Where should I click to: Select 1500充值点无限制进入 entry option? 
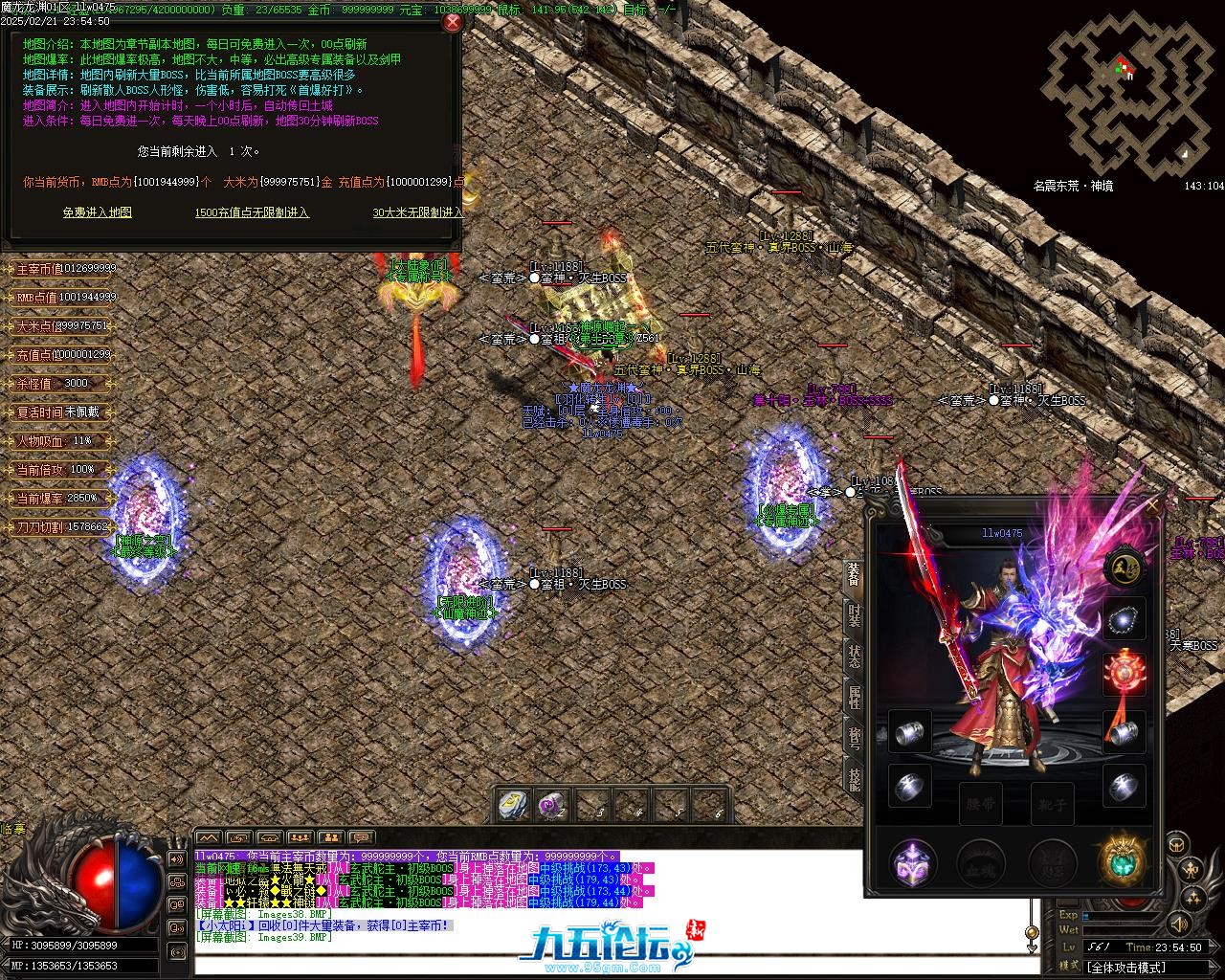pyautogui.click(x=252, y=212)
